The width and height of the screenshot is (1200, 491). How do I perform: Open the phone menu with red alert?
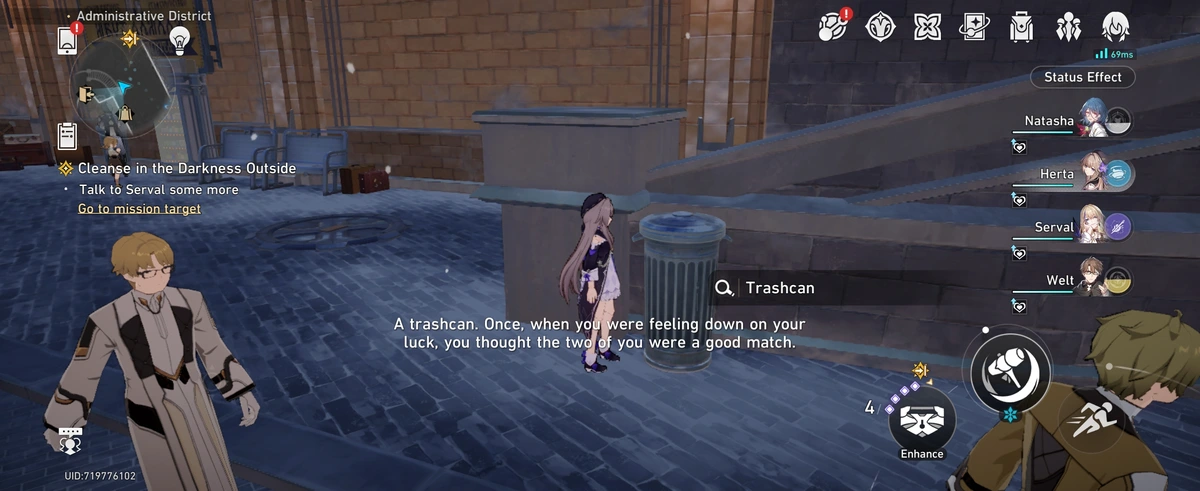click(x=69, y=40)
